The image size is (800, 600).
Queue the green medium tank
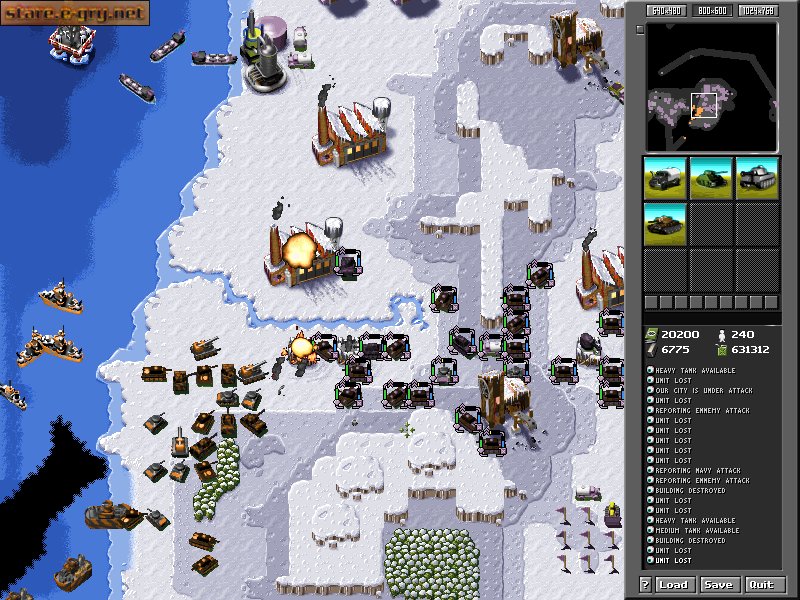click(x=711, y=177)
